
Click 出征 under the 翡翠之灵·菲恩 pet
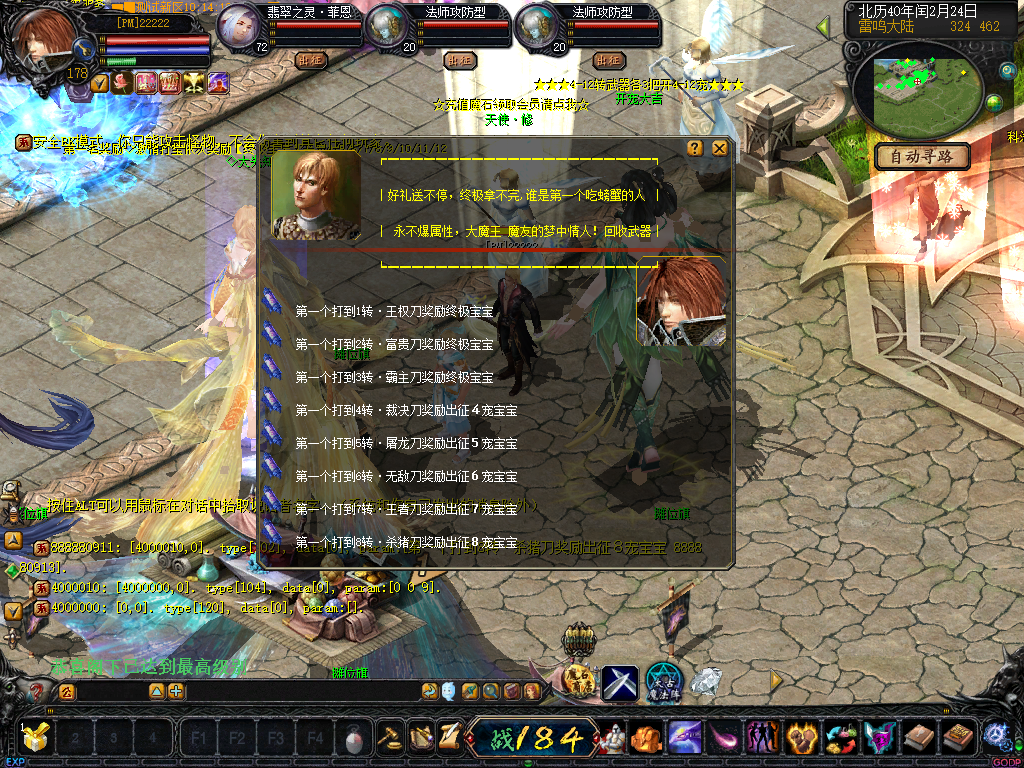312,61
